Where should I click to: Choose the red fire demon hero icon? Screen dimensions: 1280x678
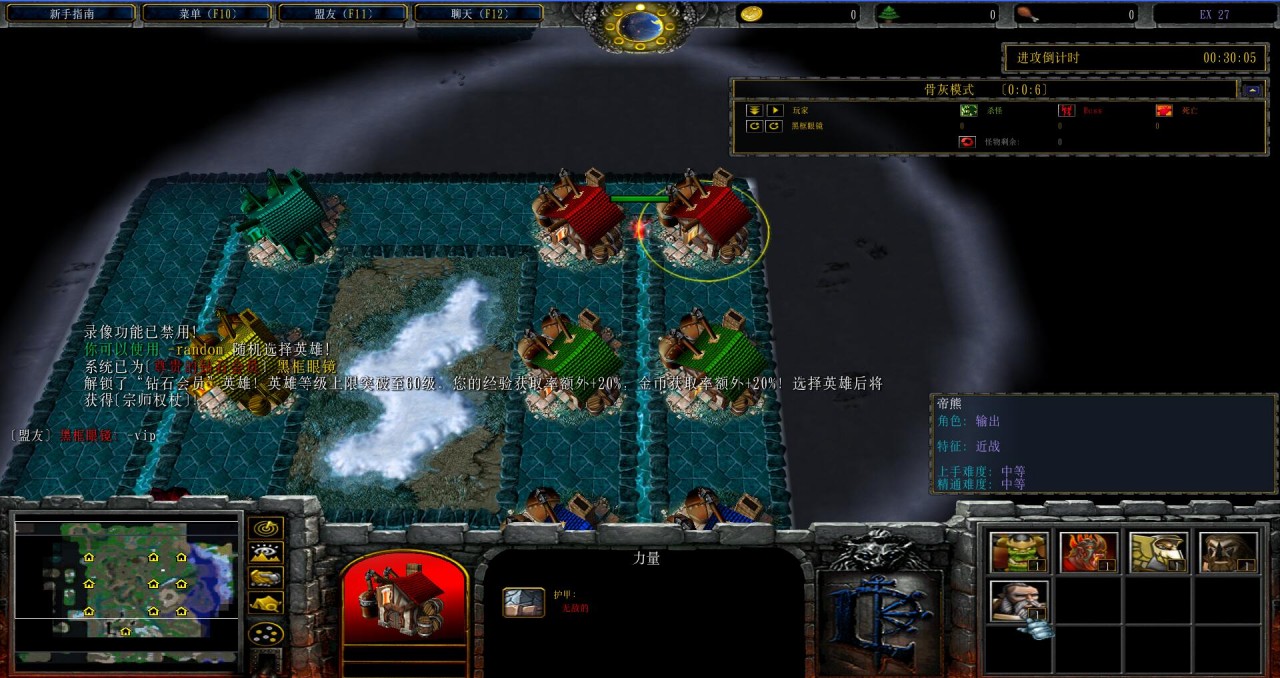tap(1088, 552)
